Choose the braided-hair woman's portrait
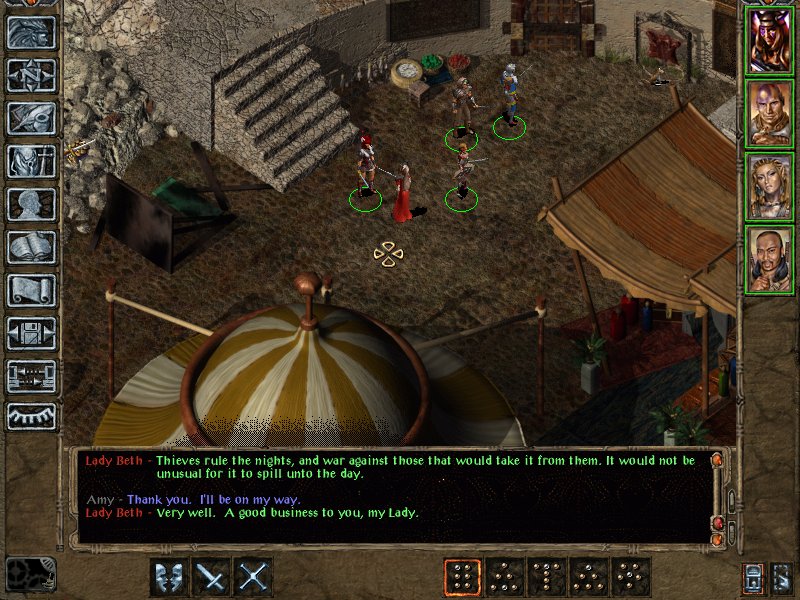The width and height of the screenshot is (800, 600). [769, 186]
